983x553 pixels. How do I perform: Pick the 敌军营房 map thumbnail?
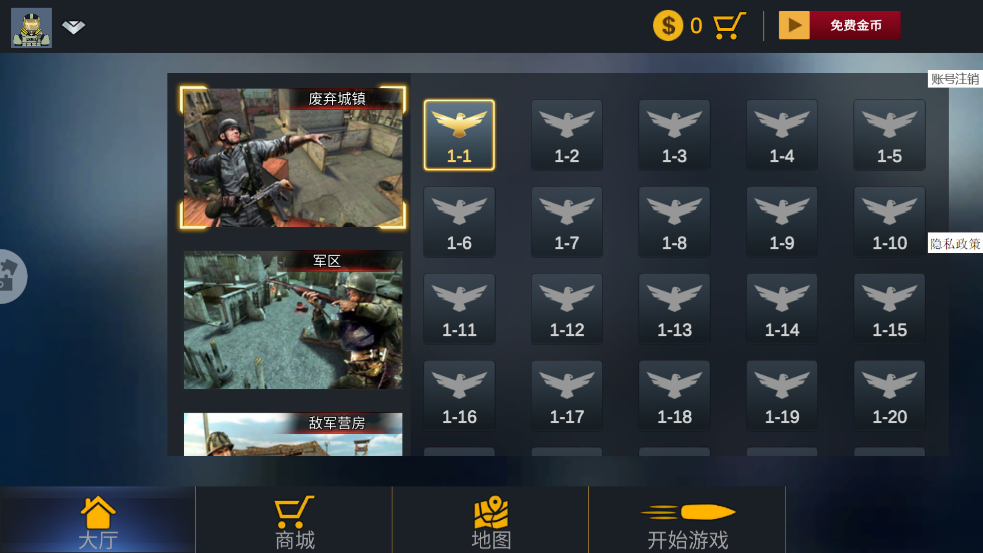point(294,434)
